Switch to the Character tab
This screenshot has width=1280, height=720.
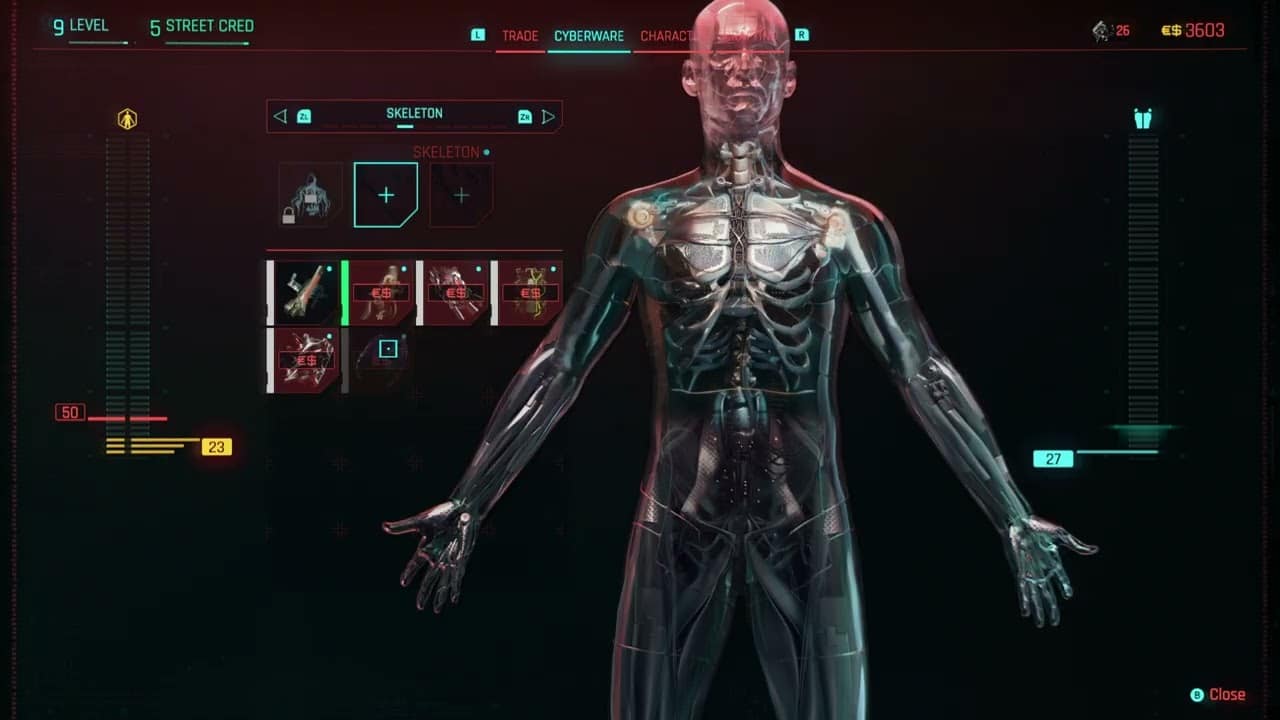point(667,36)
